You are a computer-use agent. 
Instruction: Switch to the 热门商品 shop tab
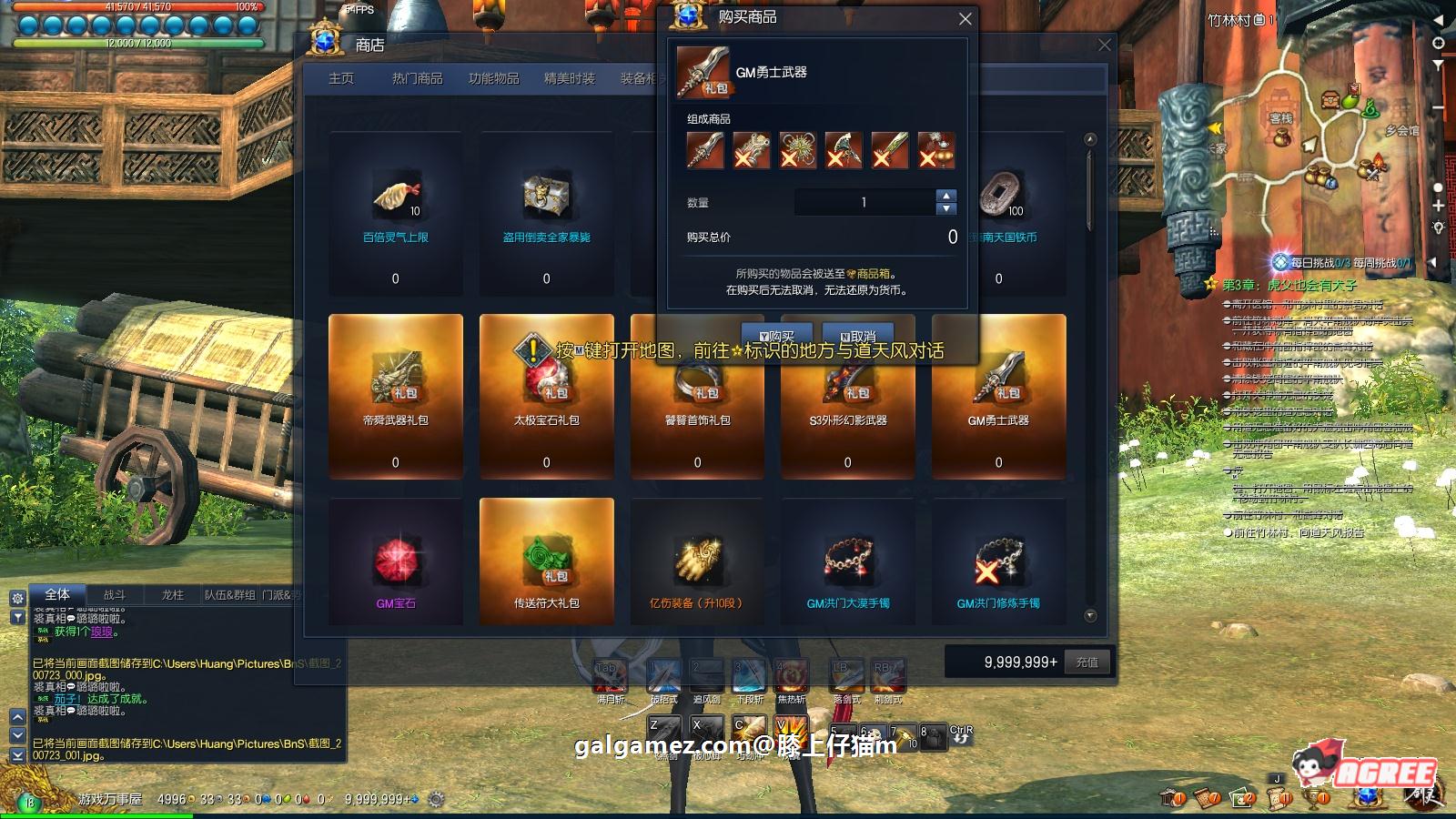click(417, 79)
